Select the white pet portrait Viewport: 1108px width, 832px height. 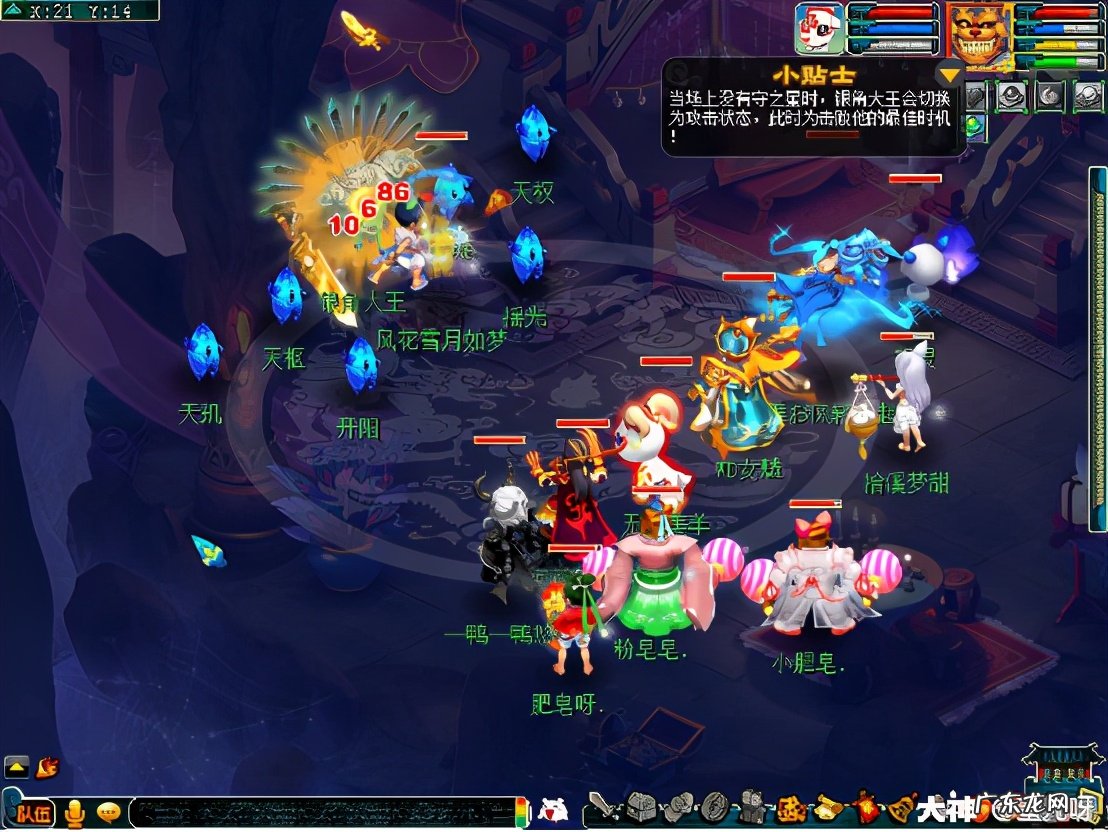pos(819,30)
